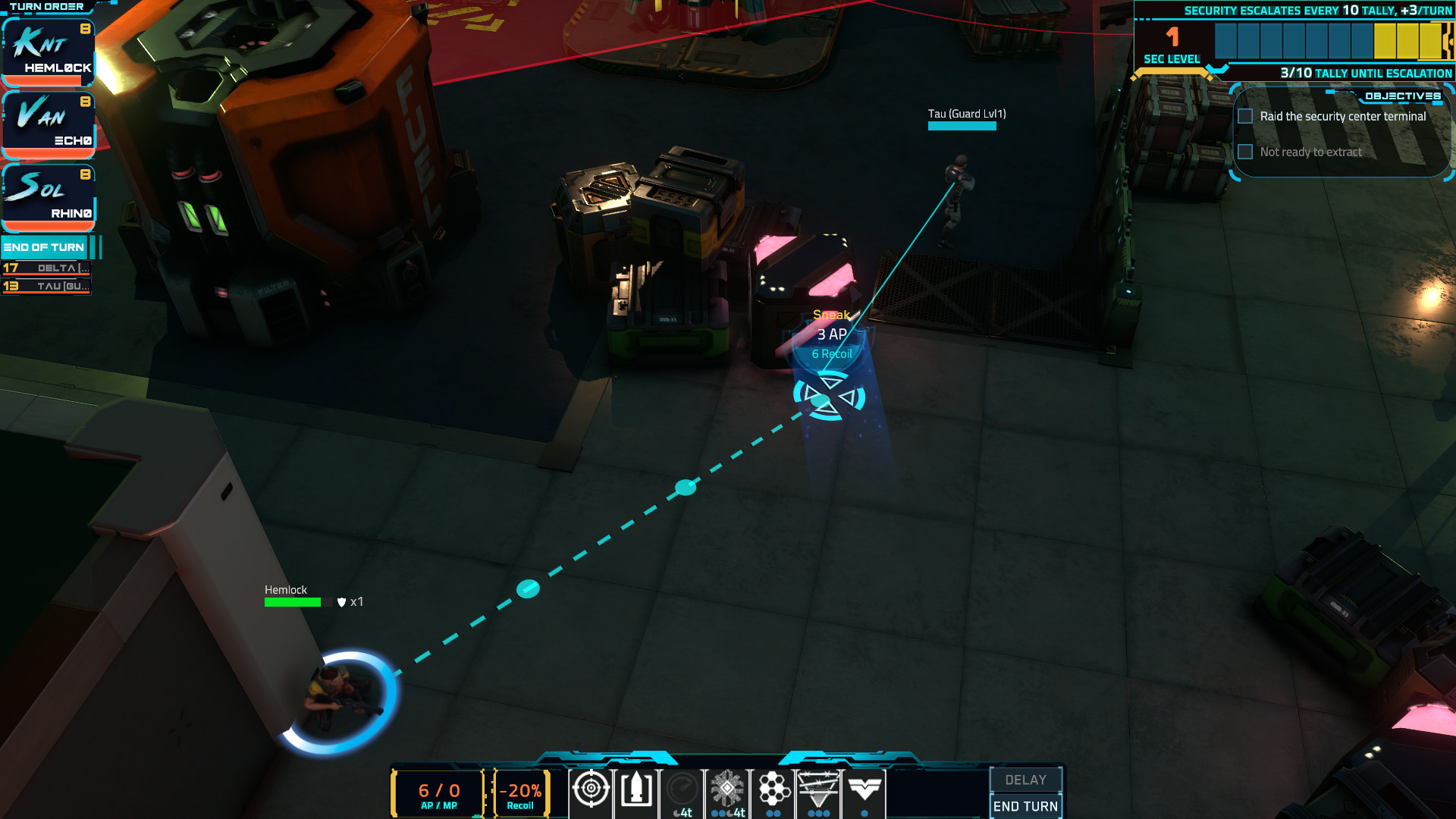Check the Raid security center terminal objective
The width and height of the screenshot is (1456, 819).
click(1244, 115)
